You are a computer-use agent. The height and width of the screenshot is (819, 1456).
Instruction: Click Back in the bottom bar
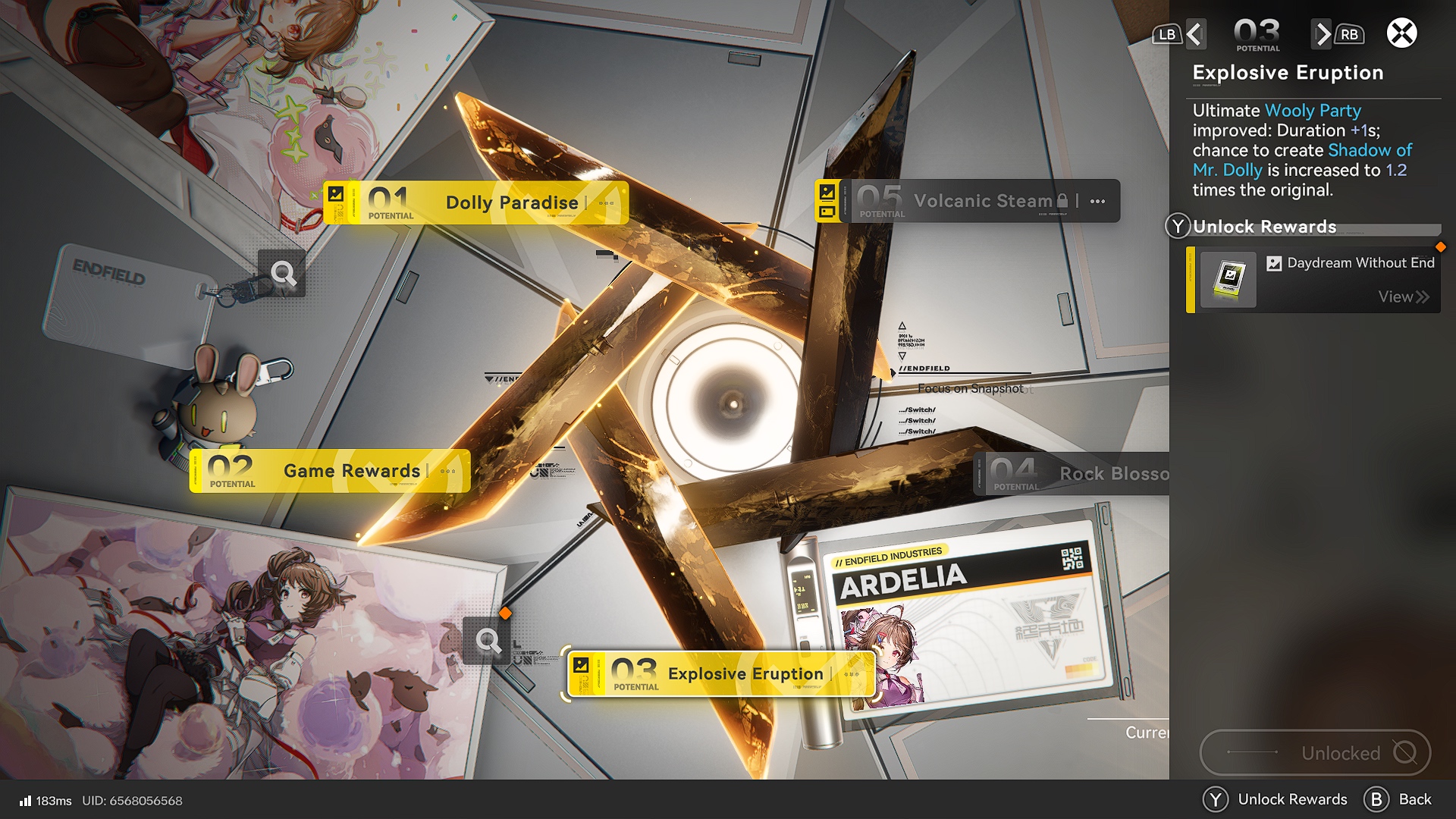pos(1398,799)
